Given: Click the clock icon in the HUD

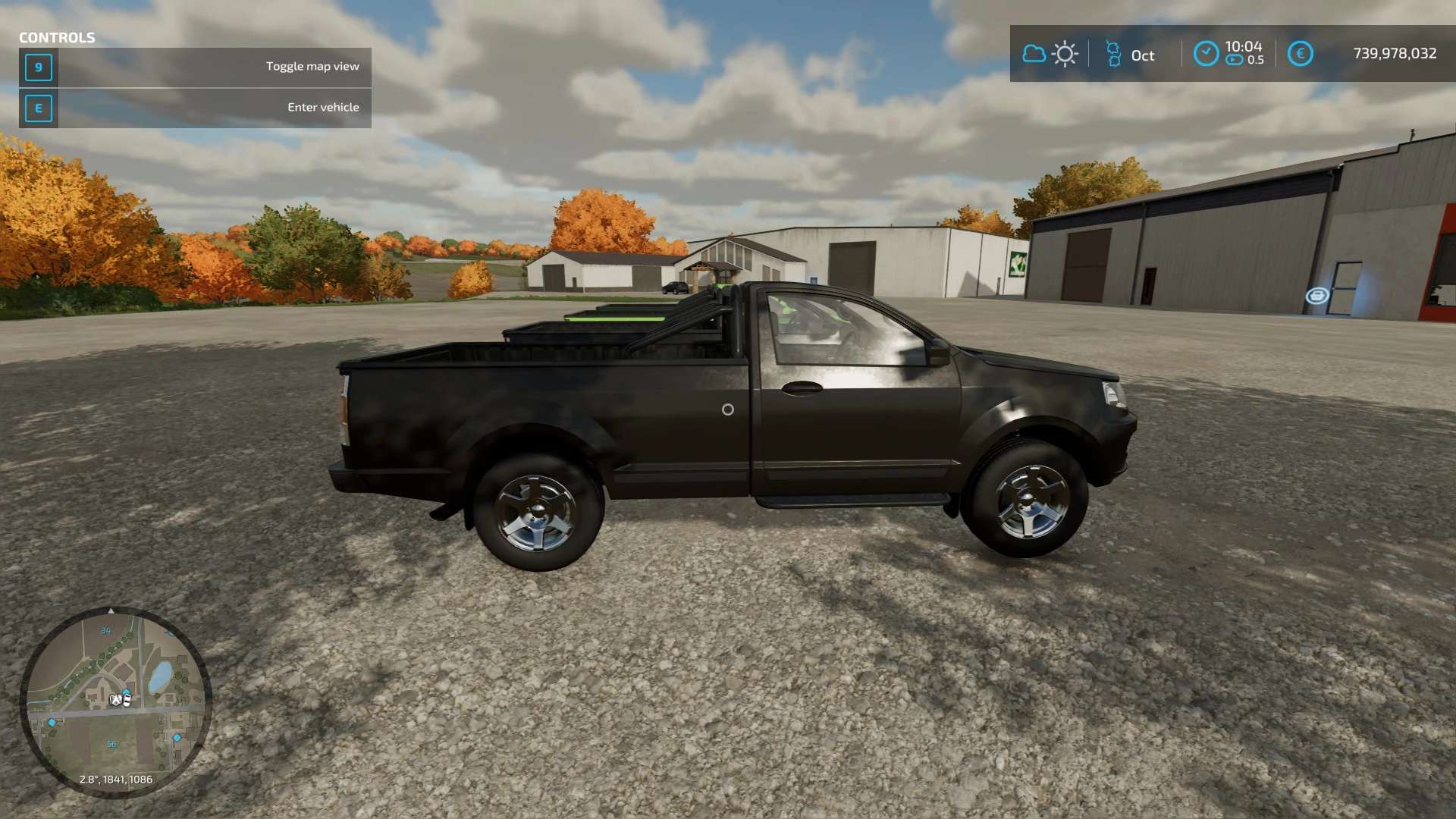Looking at the screenshot, I should [1206, 54].
